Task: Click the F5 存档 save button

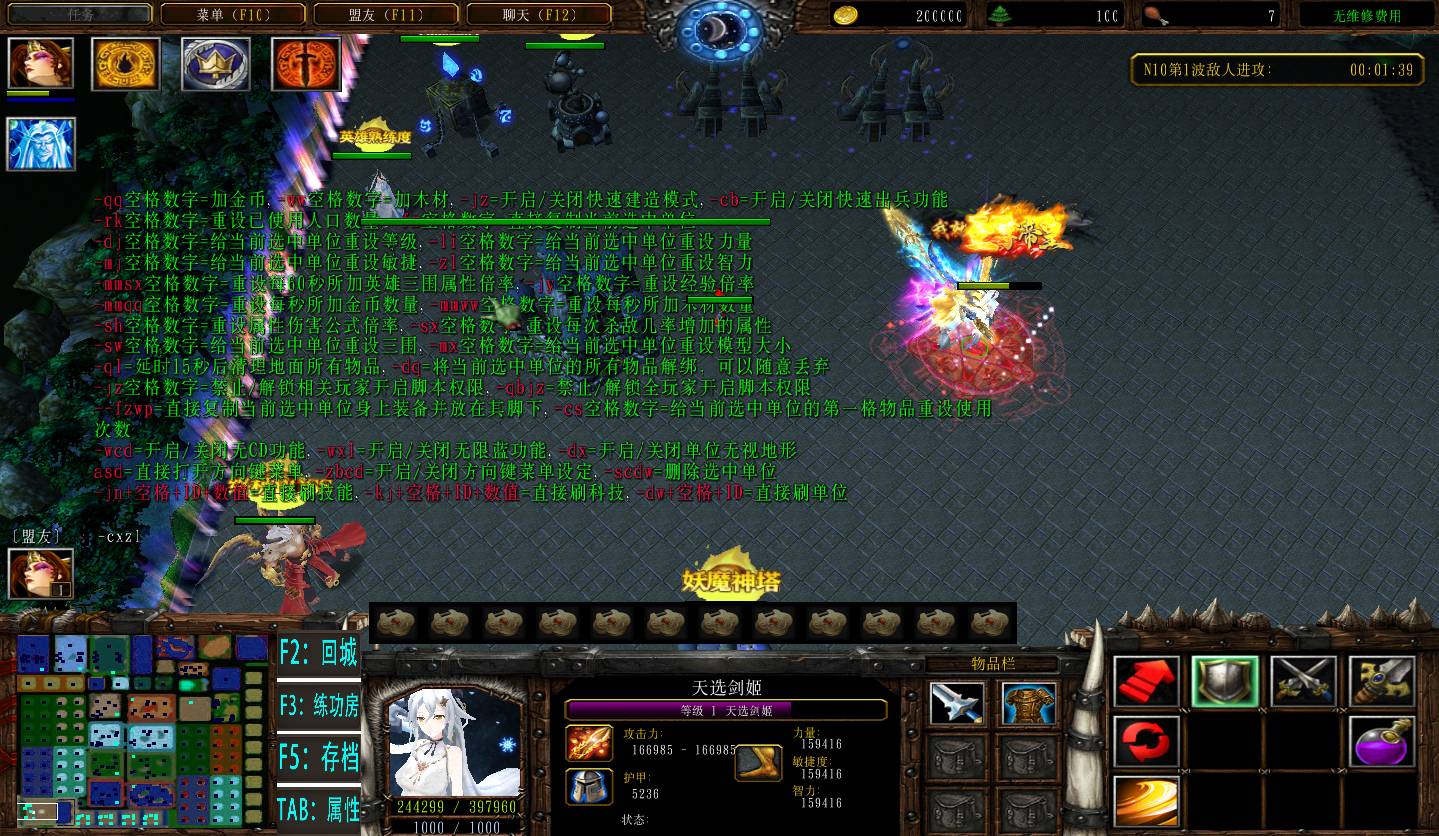Action: click(318, 757)
